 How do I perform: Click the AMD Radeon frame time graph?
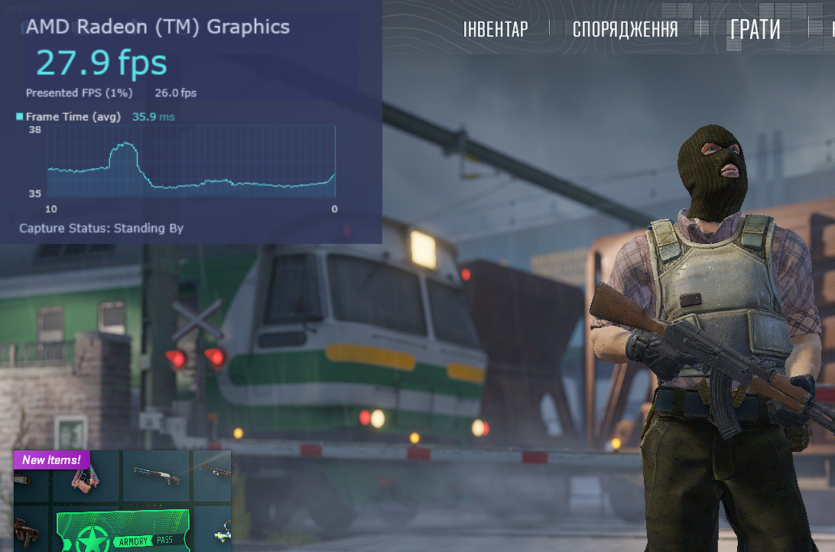tap(191, 163)
